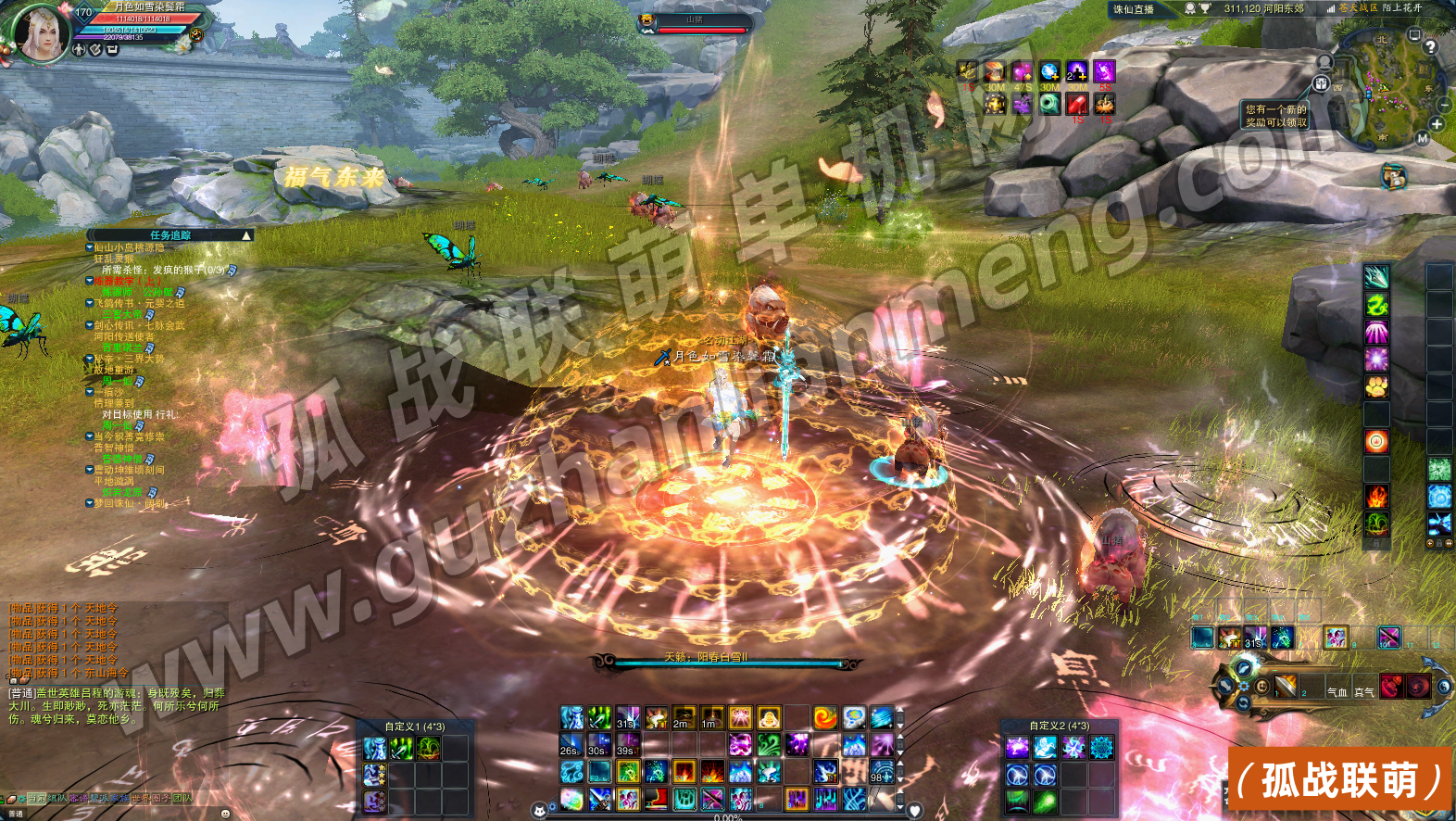Click the cat face icon by hotbar

click(x=539, y=812)
